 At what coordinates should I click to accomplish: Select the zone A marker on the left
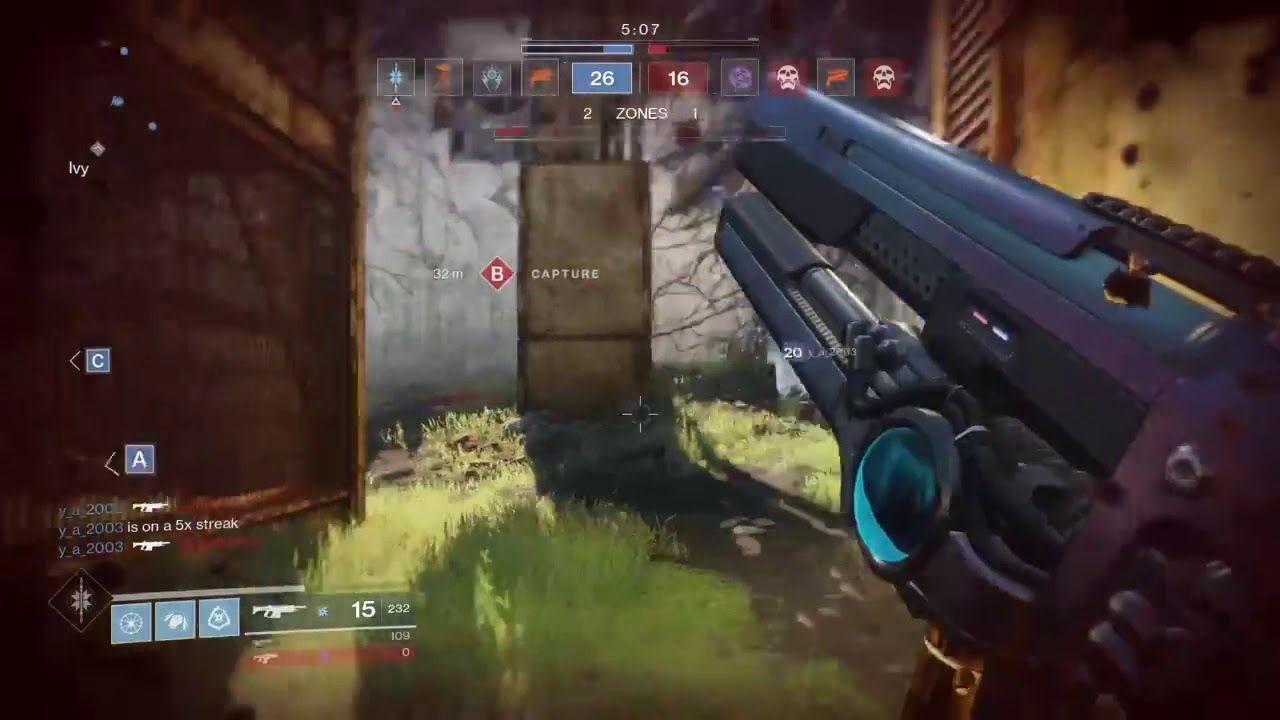click(x=138, y=461)
